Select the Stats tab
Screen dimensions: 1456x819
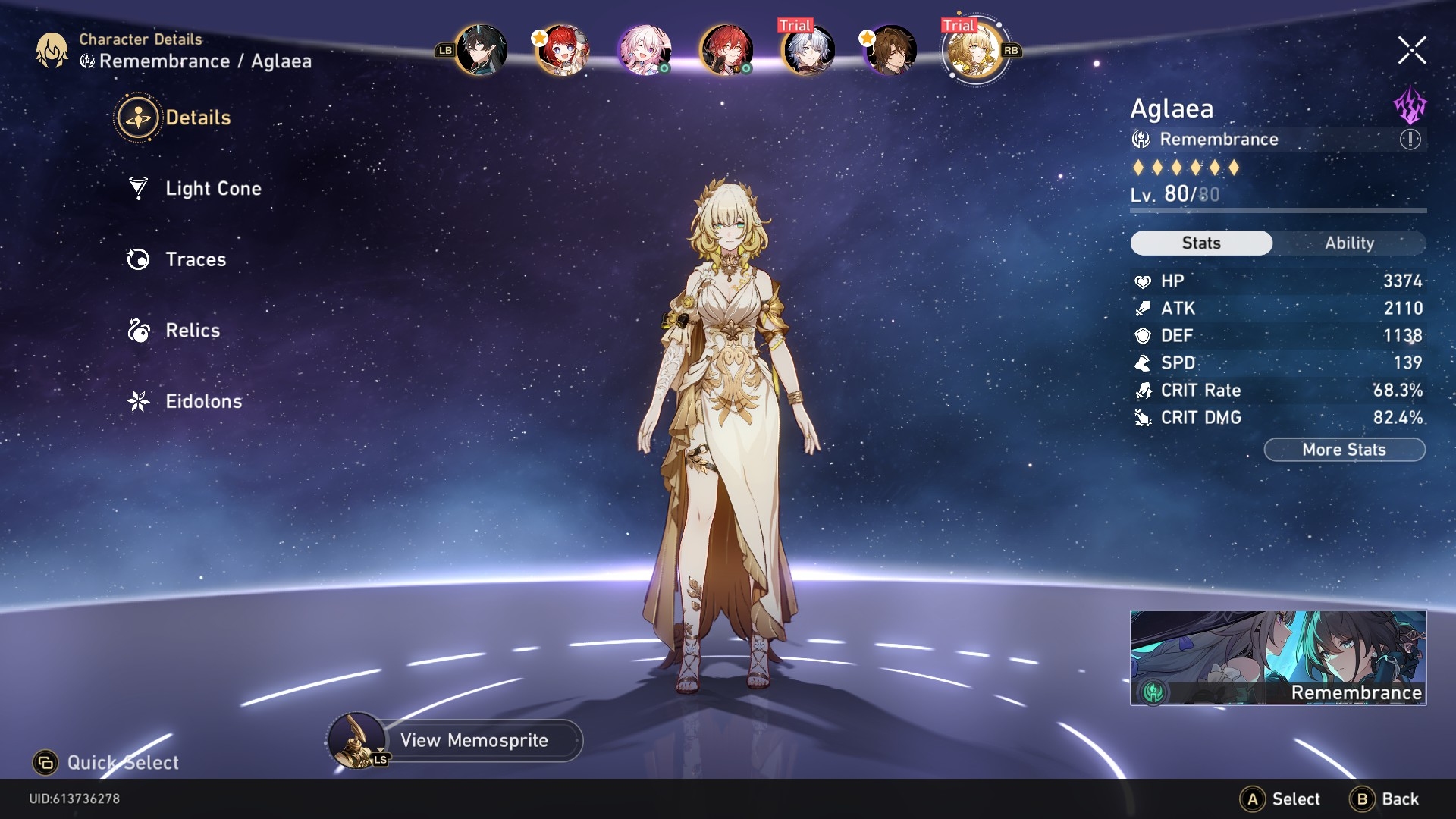click(1201, 243)
